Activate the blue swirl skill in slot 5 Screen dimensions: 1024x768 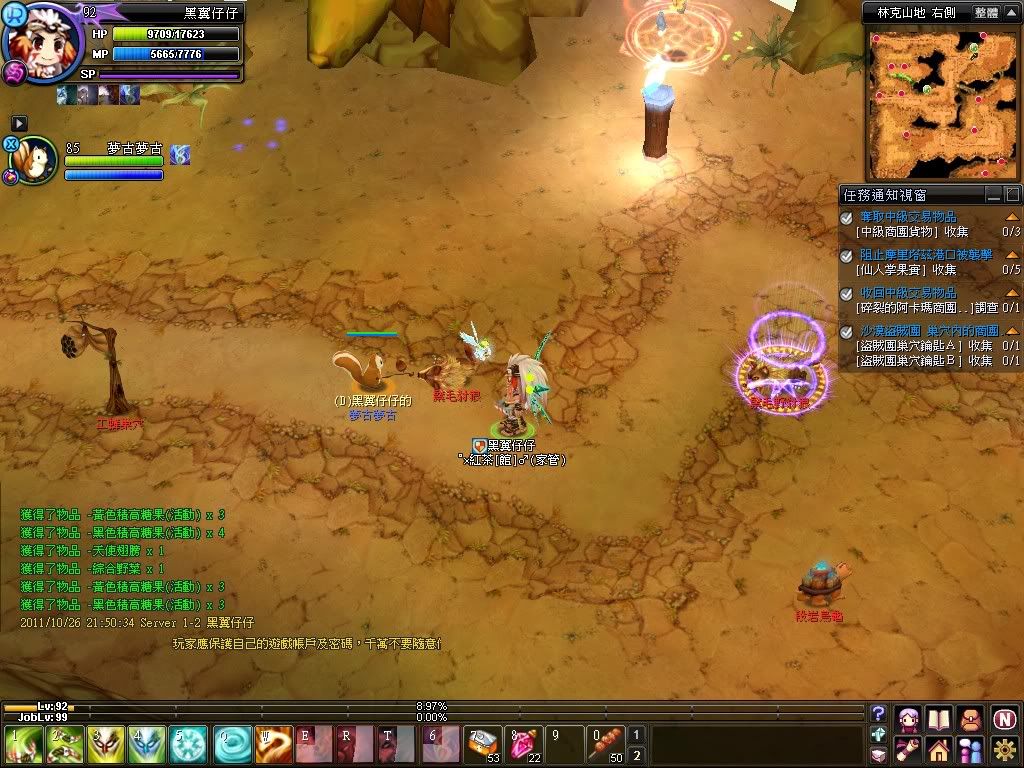point(187,745)
